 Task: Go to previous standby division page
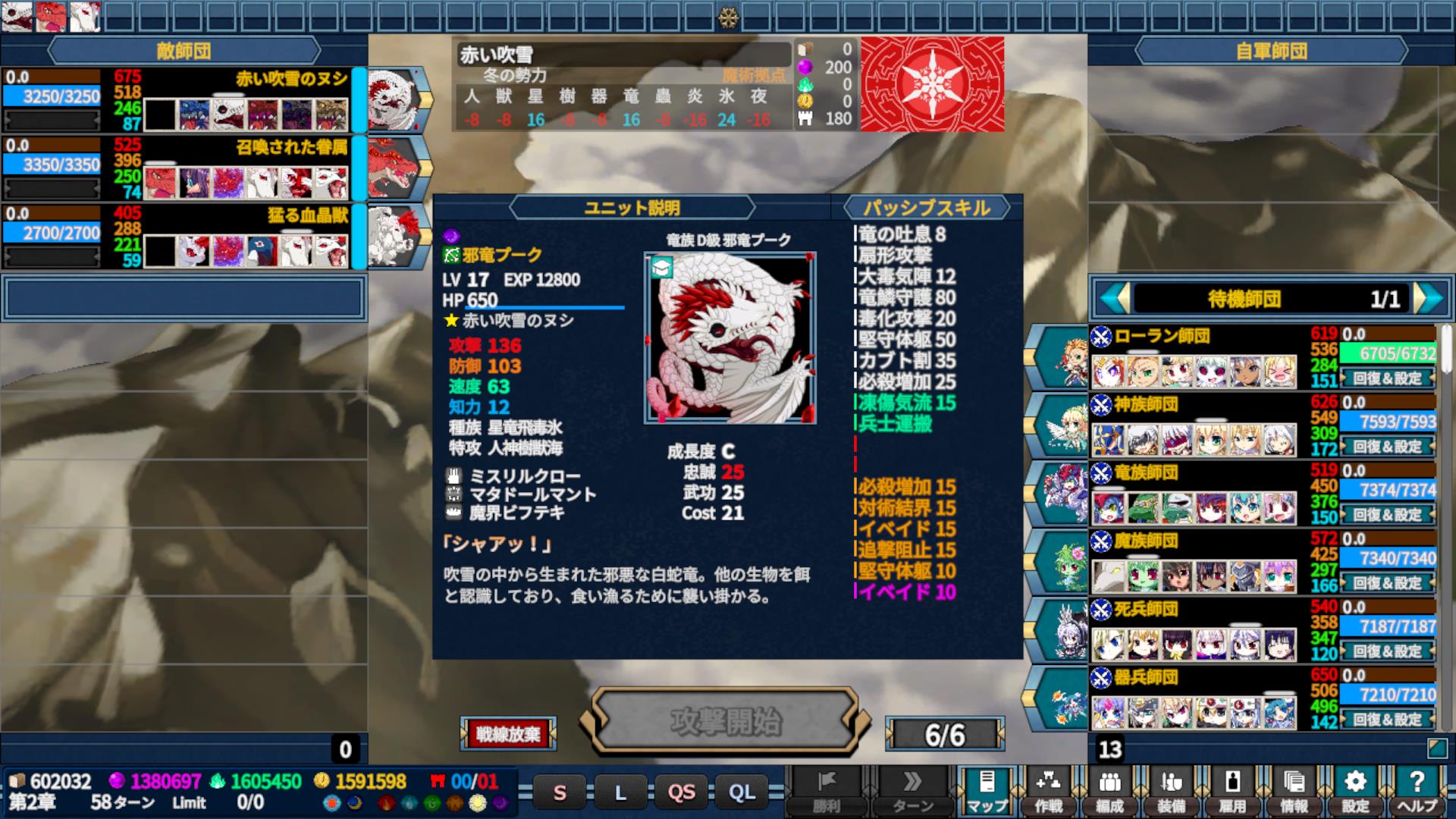(1114, 299)
